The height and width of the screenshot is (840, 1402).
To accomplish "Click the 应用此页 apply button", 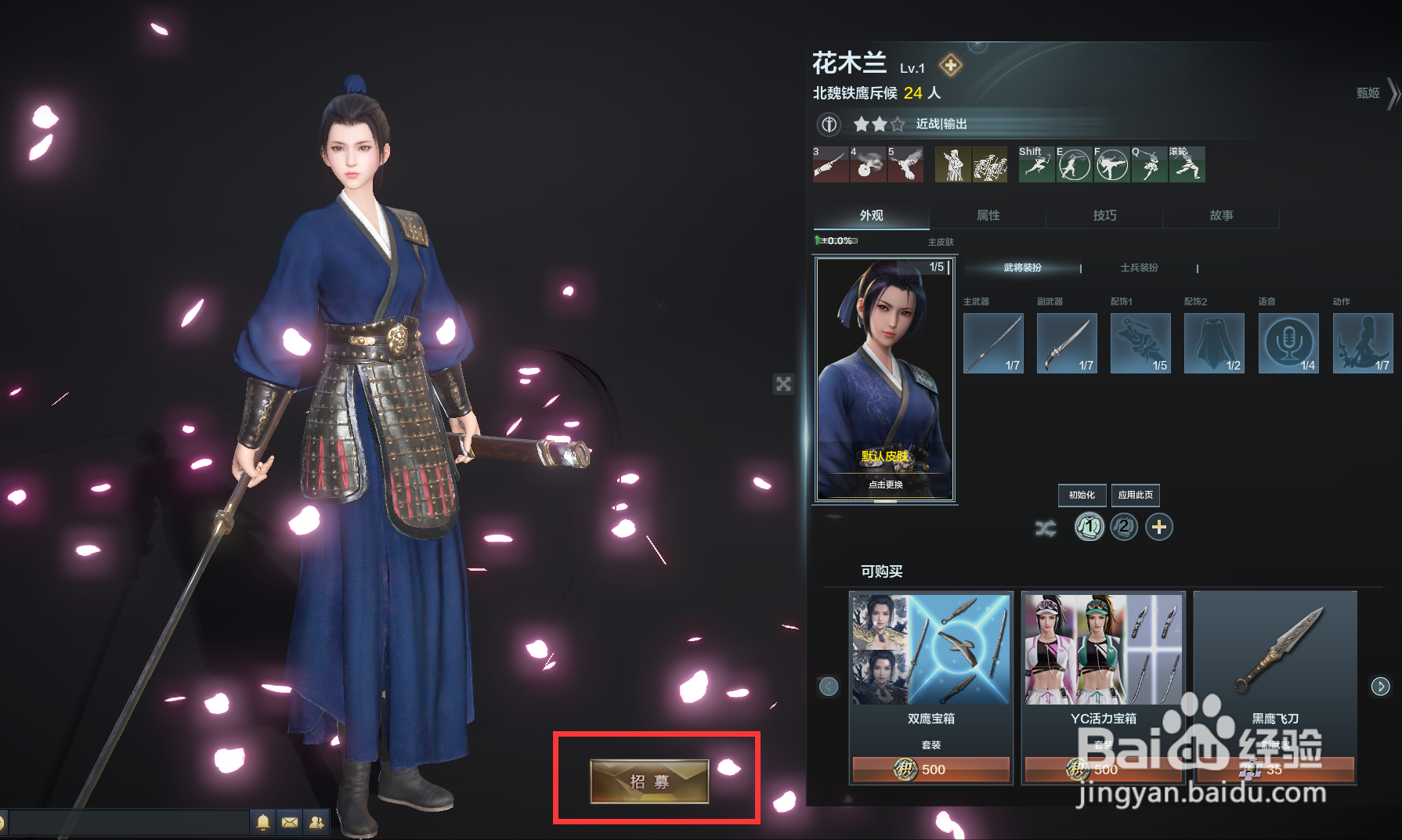I will coord(1135,495).
